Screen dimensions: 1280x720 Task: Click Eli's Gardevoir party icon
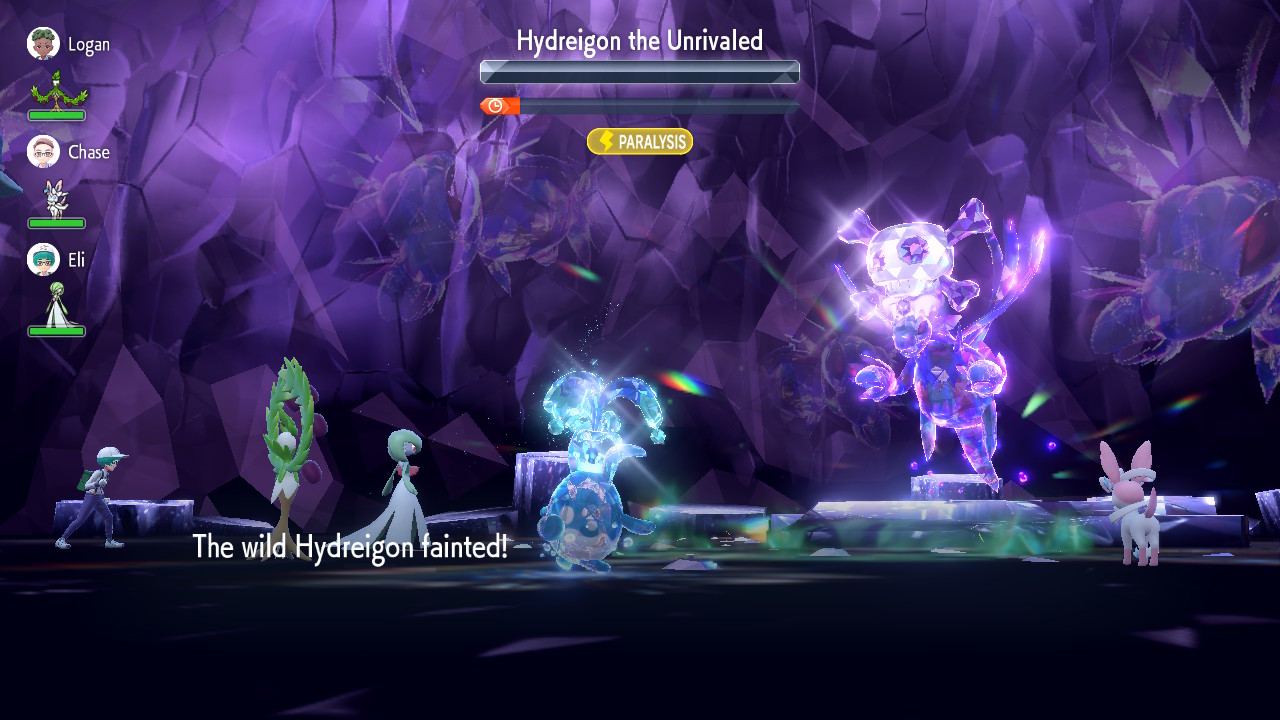pos(56,305)
